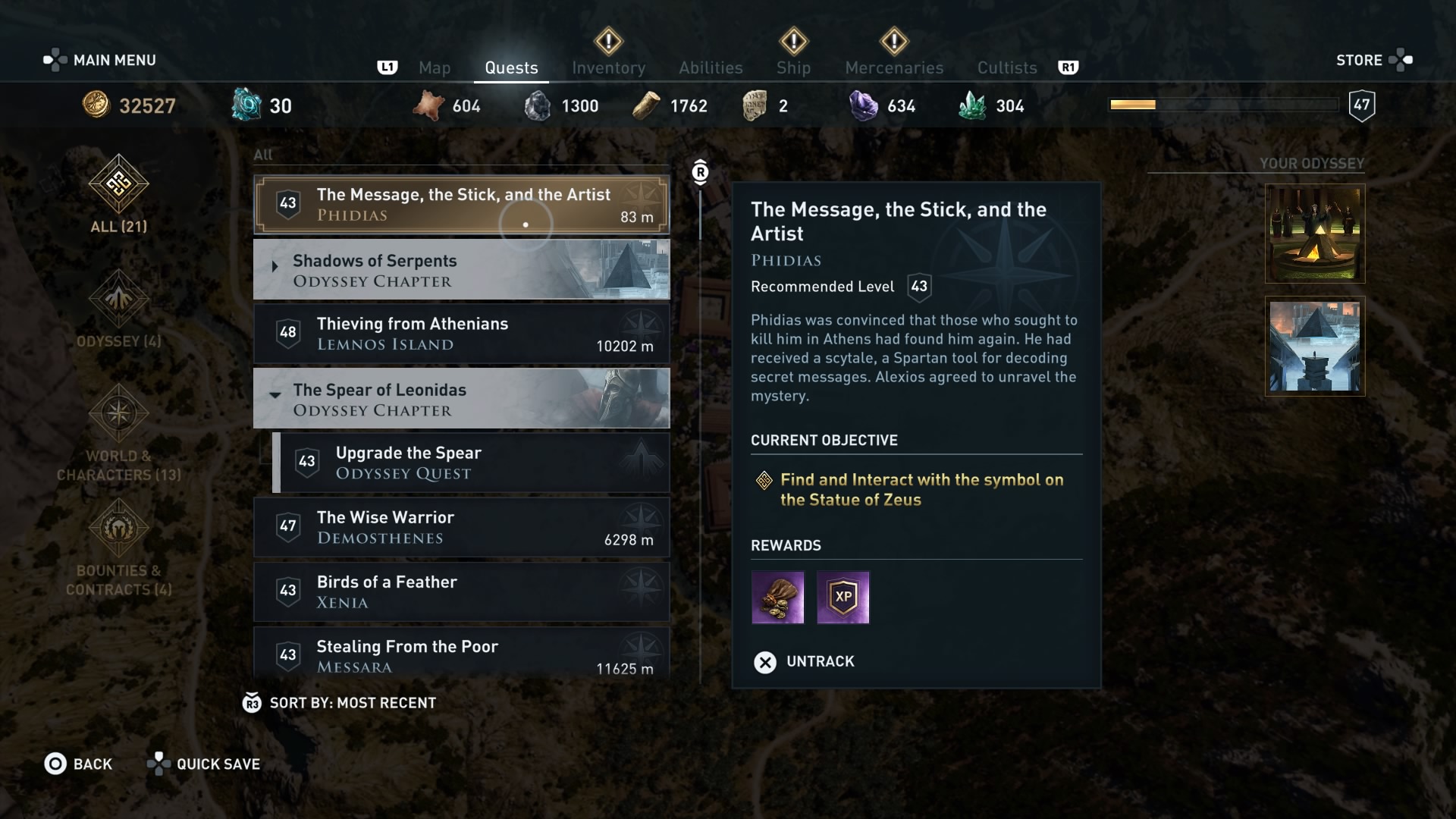Open the Cultists tab
Screen dimensions: 1456x819
coord(1006,67)
